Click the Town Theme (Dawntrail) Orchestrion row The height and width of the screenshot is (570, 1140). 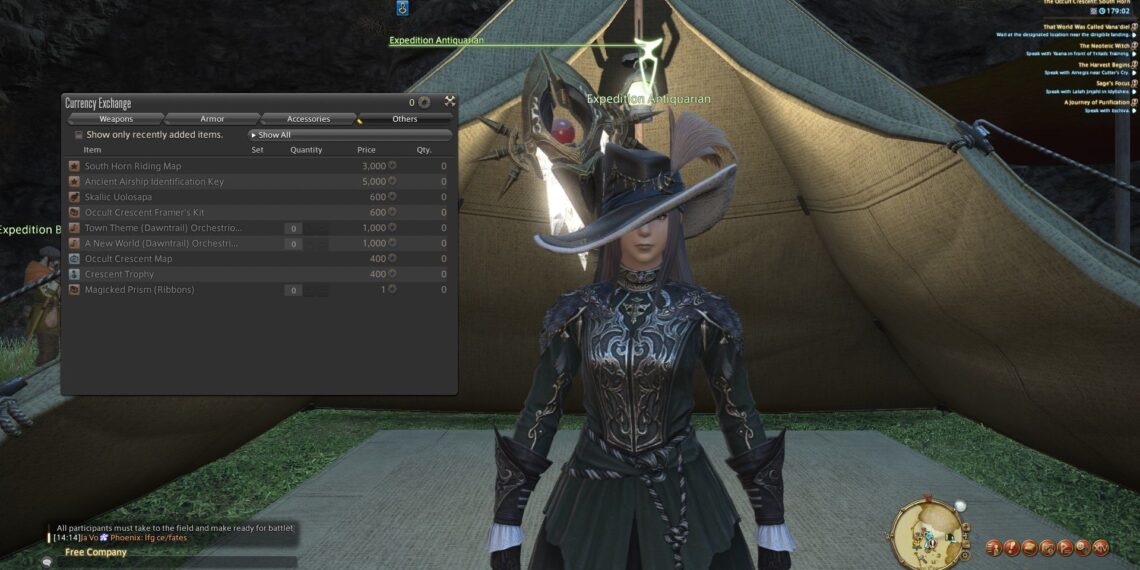[162, 228]
